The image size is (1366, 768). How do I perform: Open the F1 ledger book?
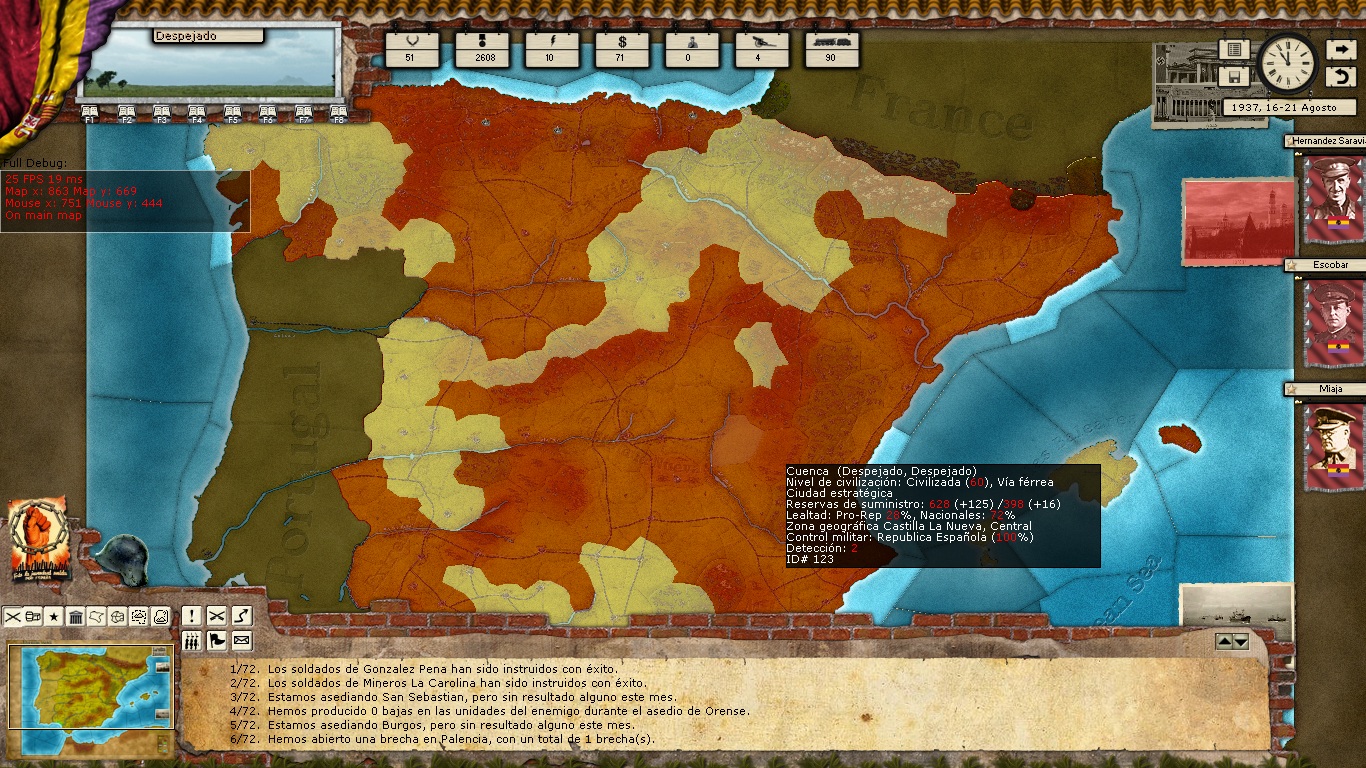[x=89, y=113]
